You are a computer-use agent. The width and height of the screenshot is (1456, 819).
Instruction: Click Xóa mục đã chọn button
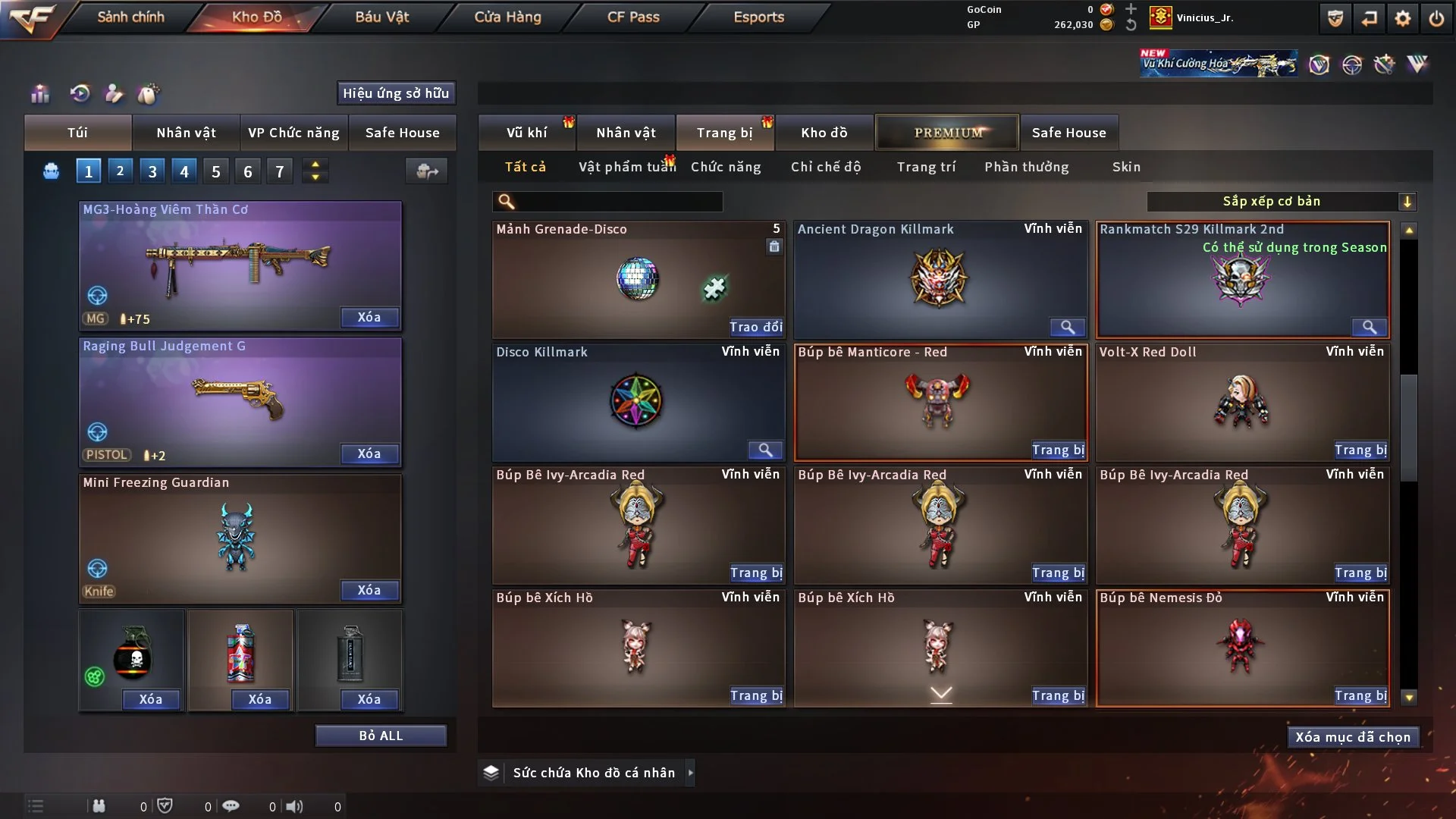[1353, 737]
